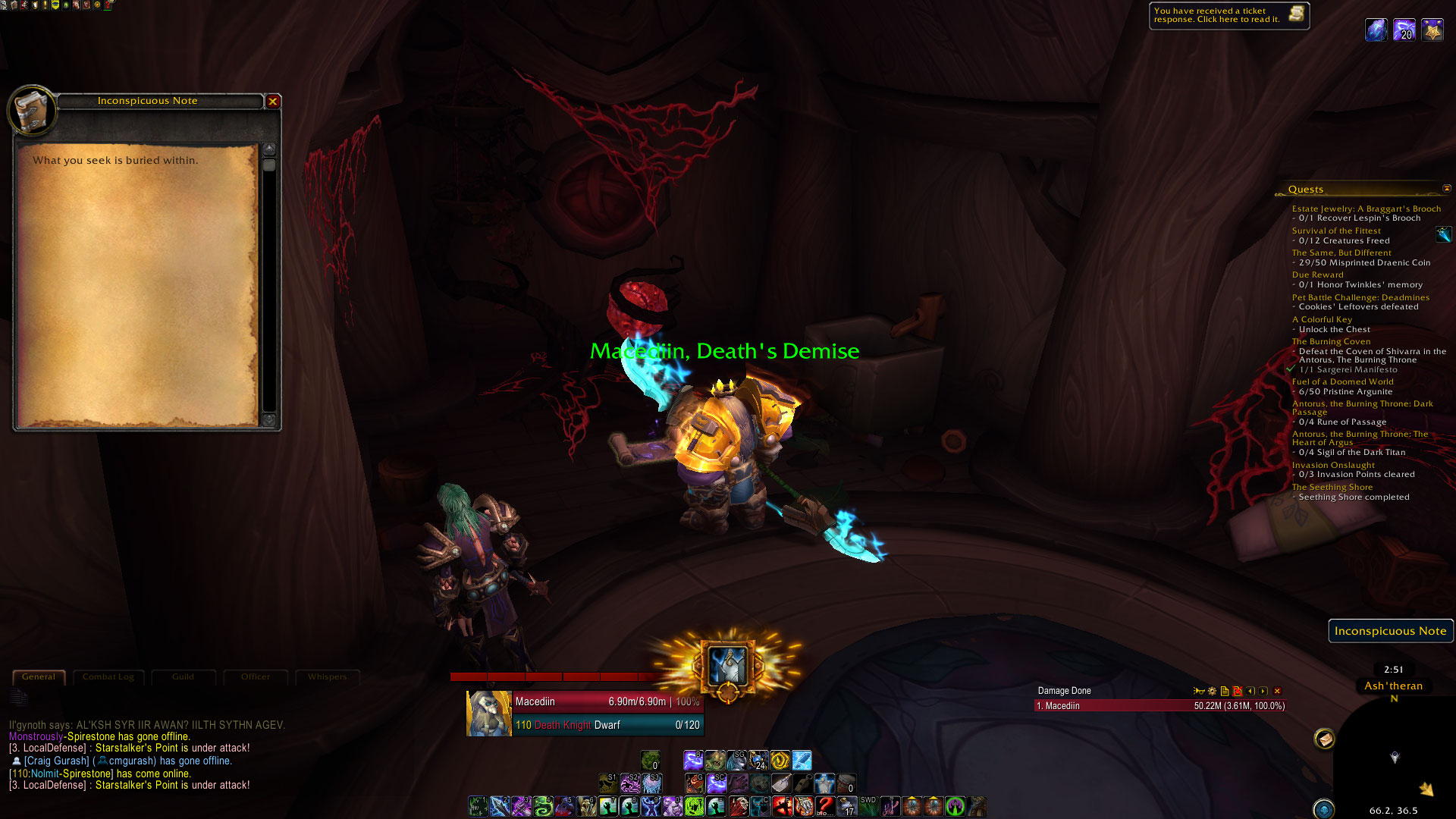Click the Macediin player unit frame
The height and width of the screenshot is (819, 1456).
click(584, 713)
